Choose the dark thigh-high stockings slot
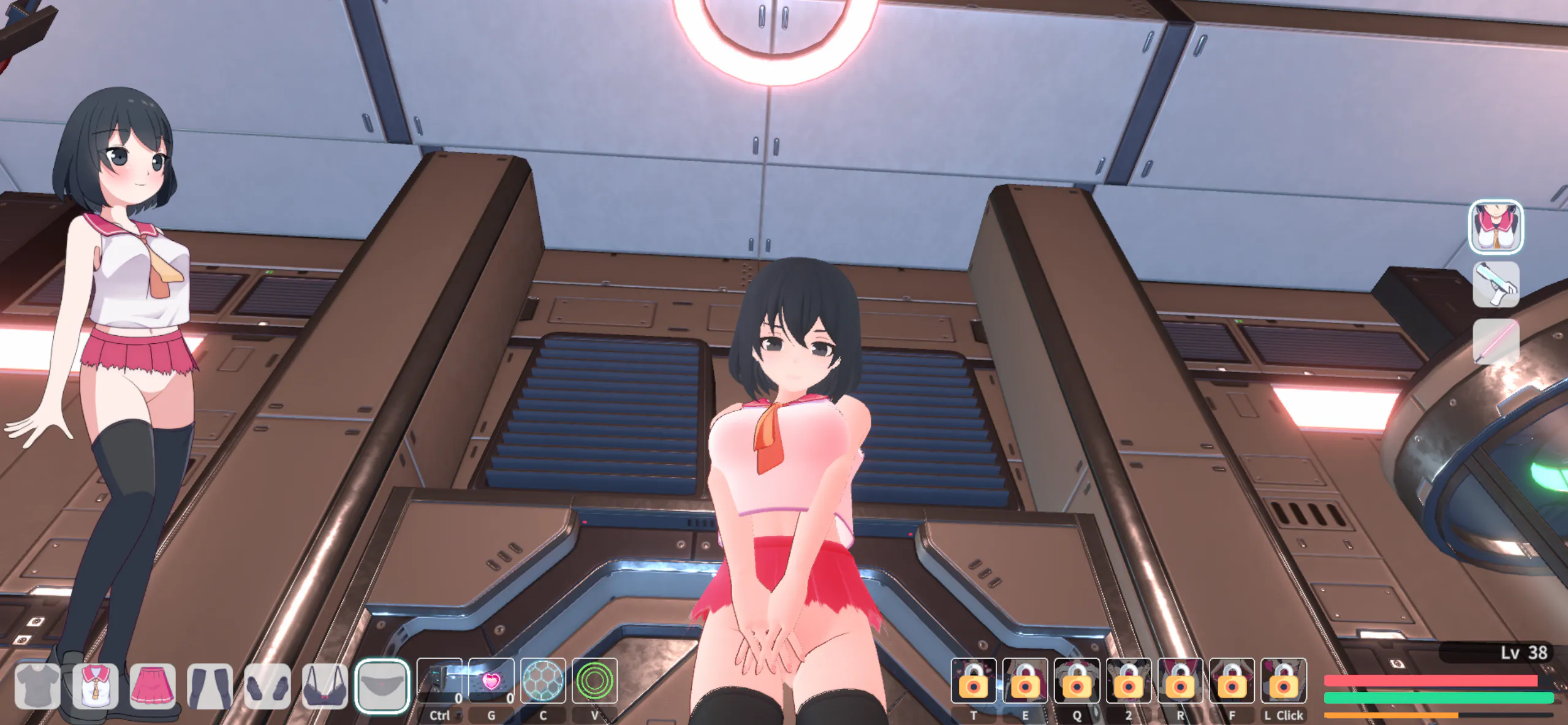The width and height of the screenshot is (1568, 725). [210, 686]
